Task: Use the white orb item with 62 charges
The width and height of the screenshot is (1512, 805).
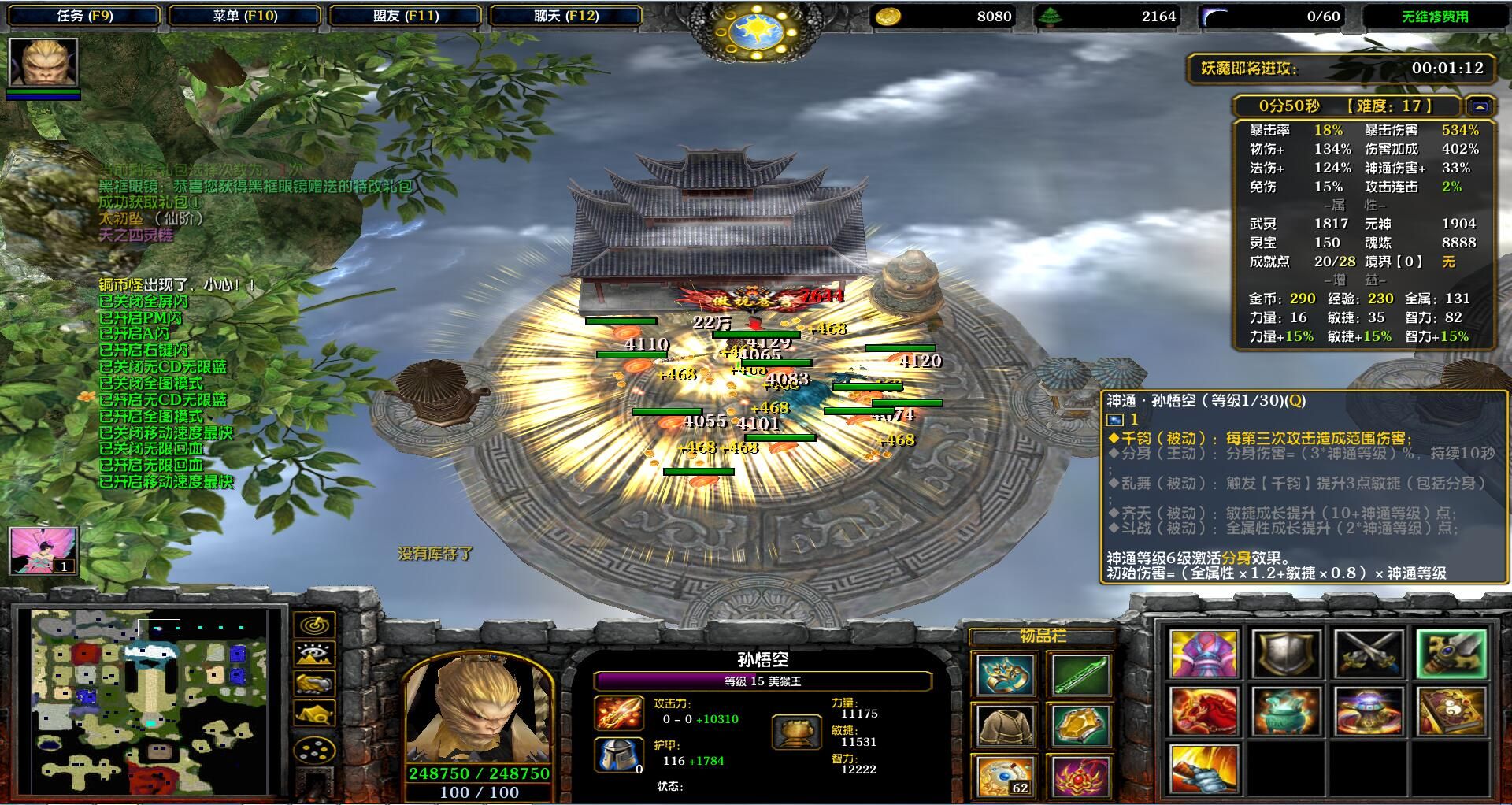Action: pyautogui.click(x=1006, y=776)
